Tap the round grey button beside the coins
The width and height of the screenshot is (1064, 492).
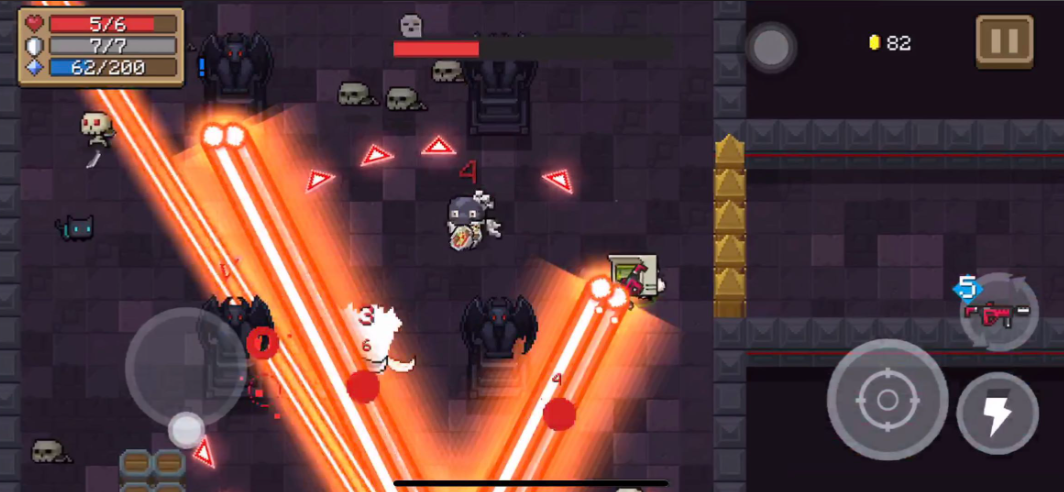tap(771, 46)
